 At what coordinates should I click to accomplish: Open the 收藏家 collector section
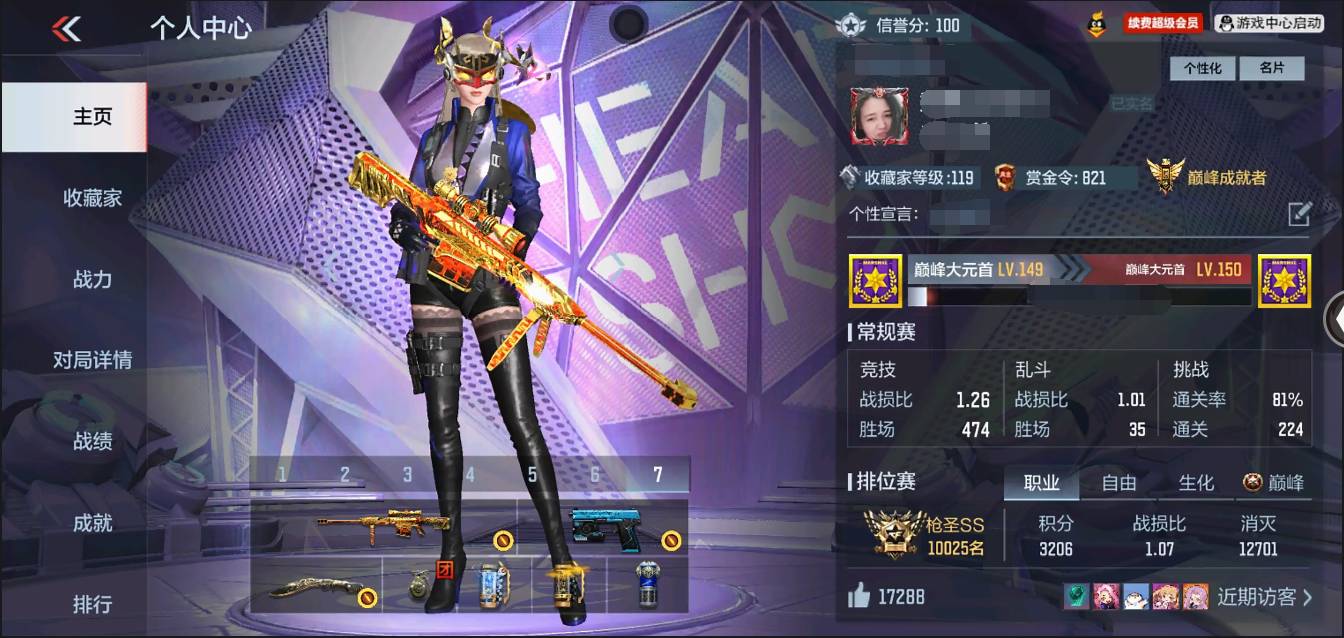92,198
